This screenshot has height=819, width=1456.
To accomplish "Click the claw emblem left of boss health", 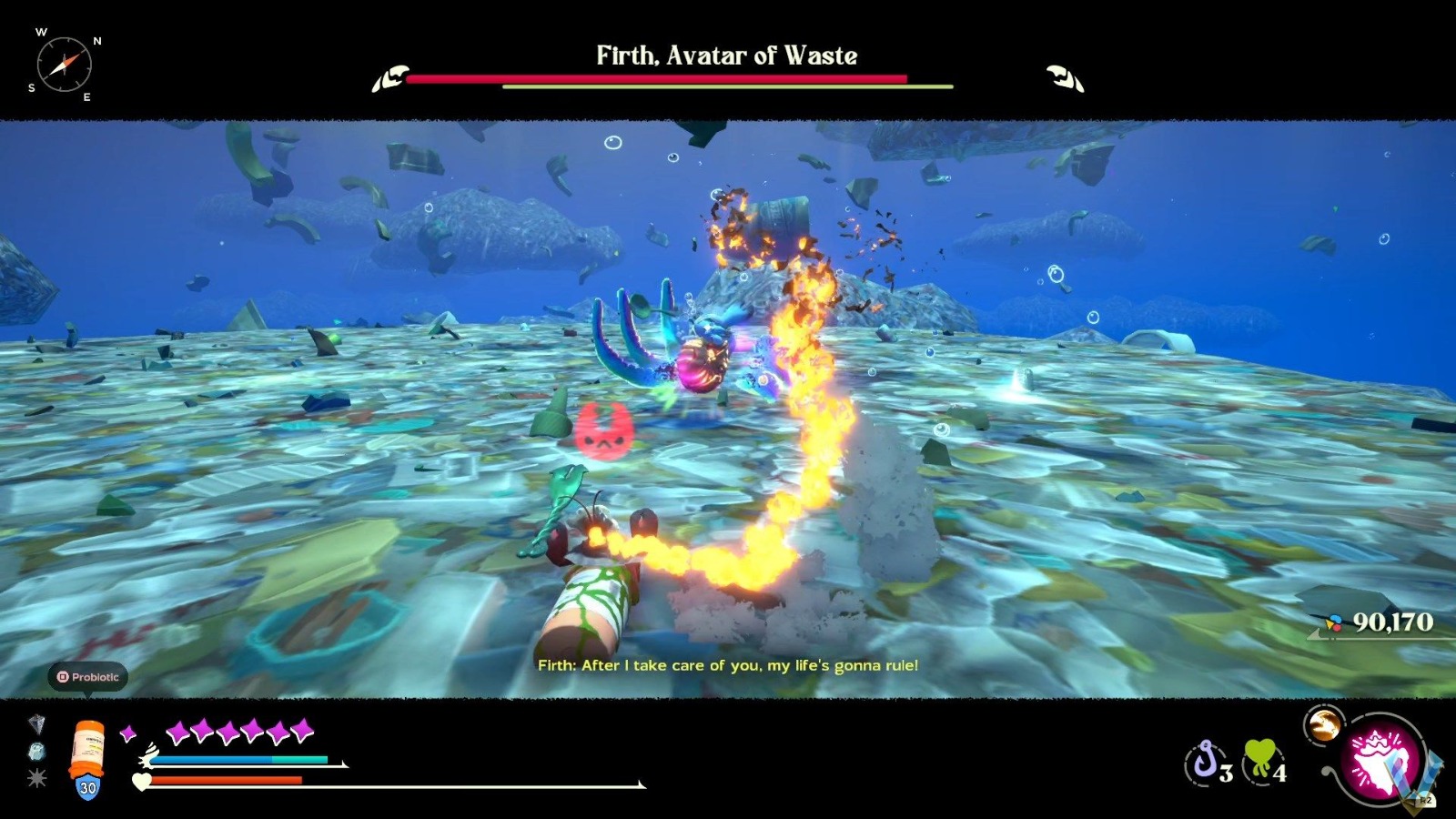I will (389, 80).
